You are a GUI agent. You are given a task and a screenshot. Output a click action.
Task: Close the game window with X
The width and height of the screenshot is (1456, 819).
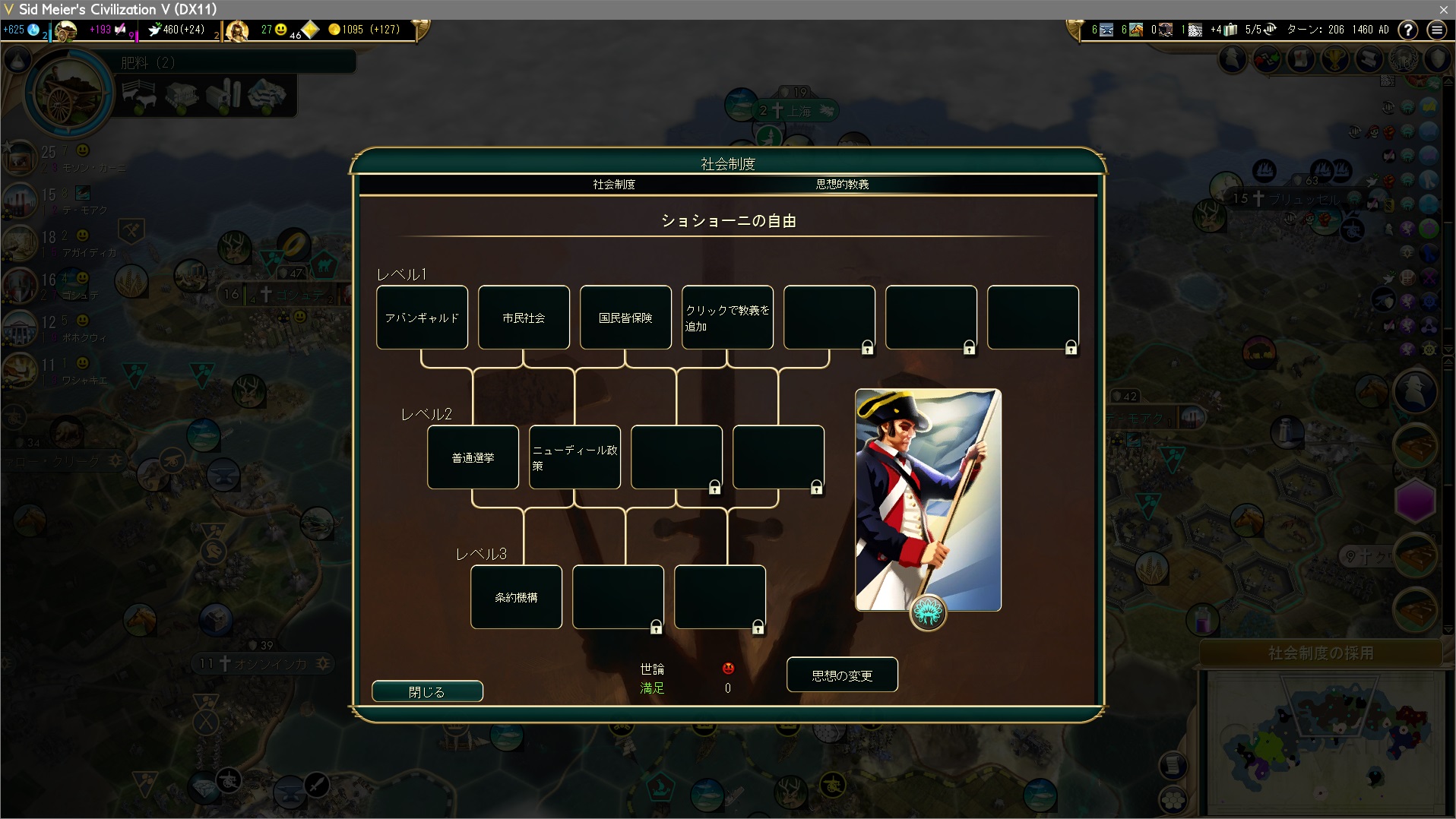1443,9
